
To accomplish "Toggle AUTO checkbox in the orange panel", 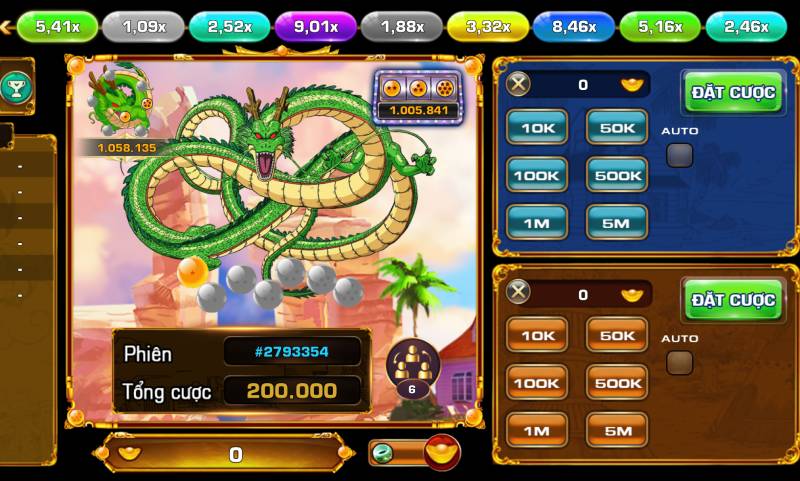I will [680, 362].
